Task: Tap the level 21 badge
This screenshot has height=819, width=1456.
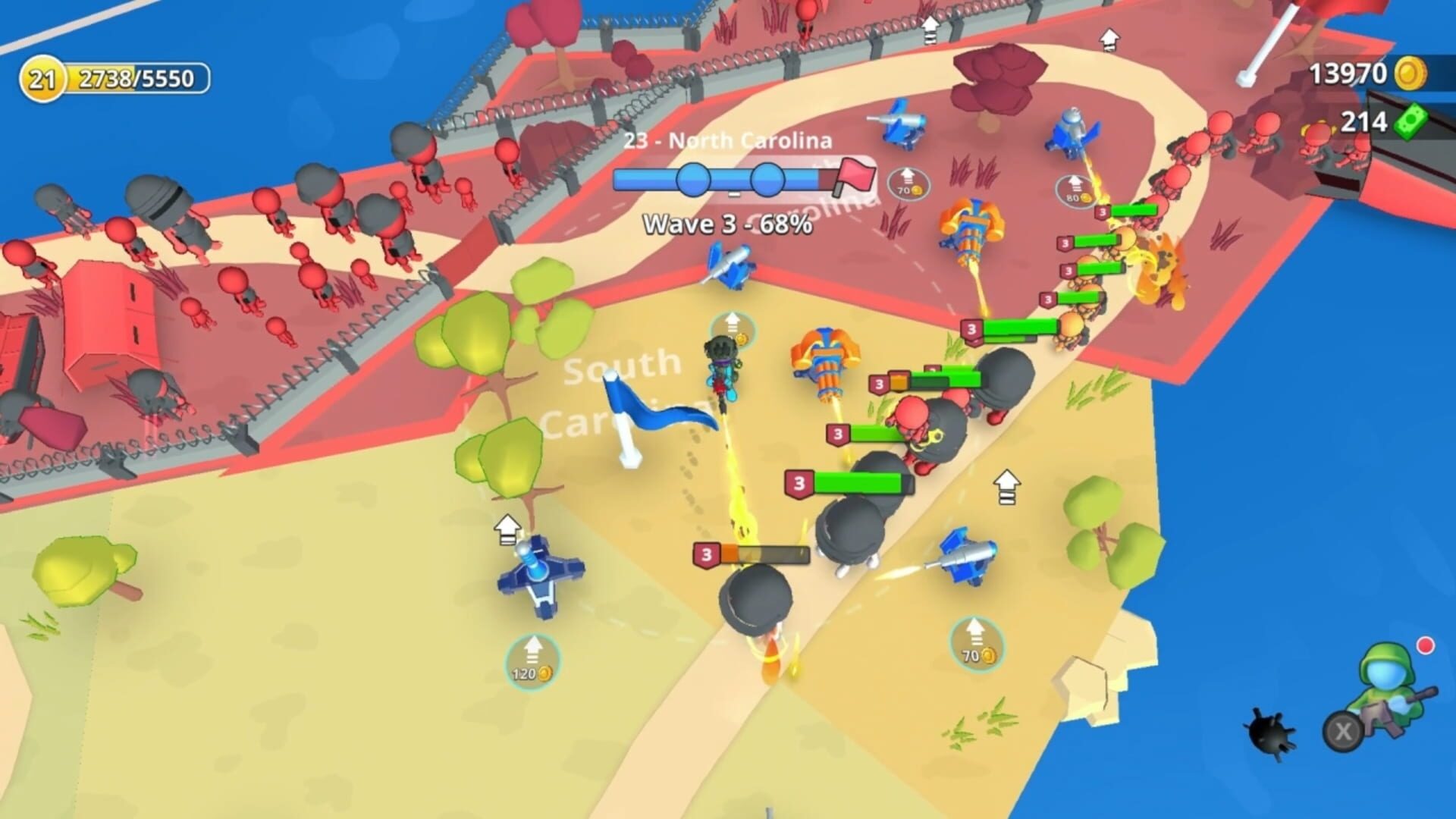Action: coord(44,77)
